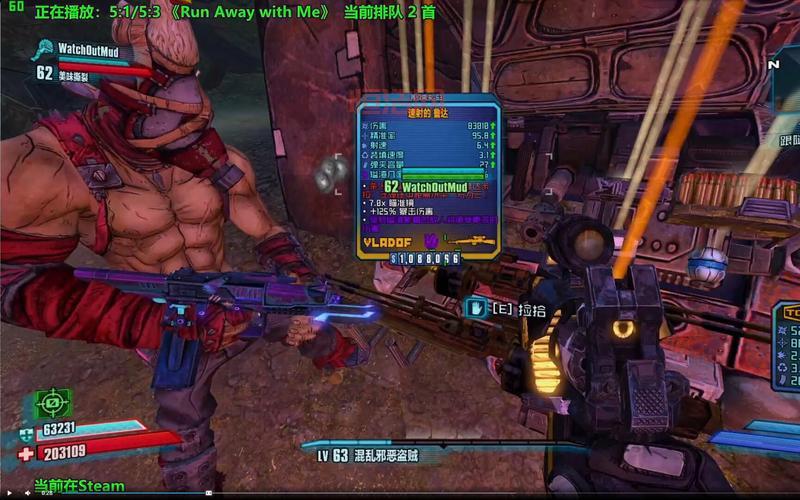The height and width of the screenshot is (500, 800).
Task: Click the WatchOutMud player portrait icon
Action: 43,48
